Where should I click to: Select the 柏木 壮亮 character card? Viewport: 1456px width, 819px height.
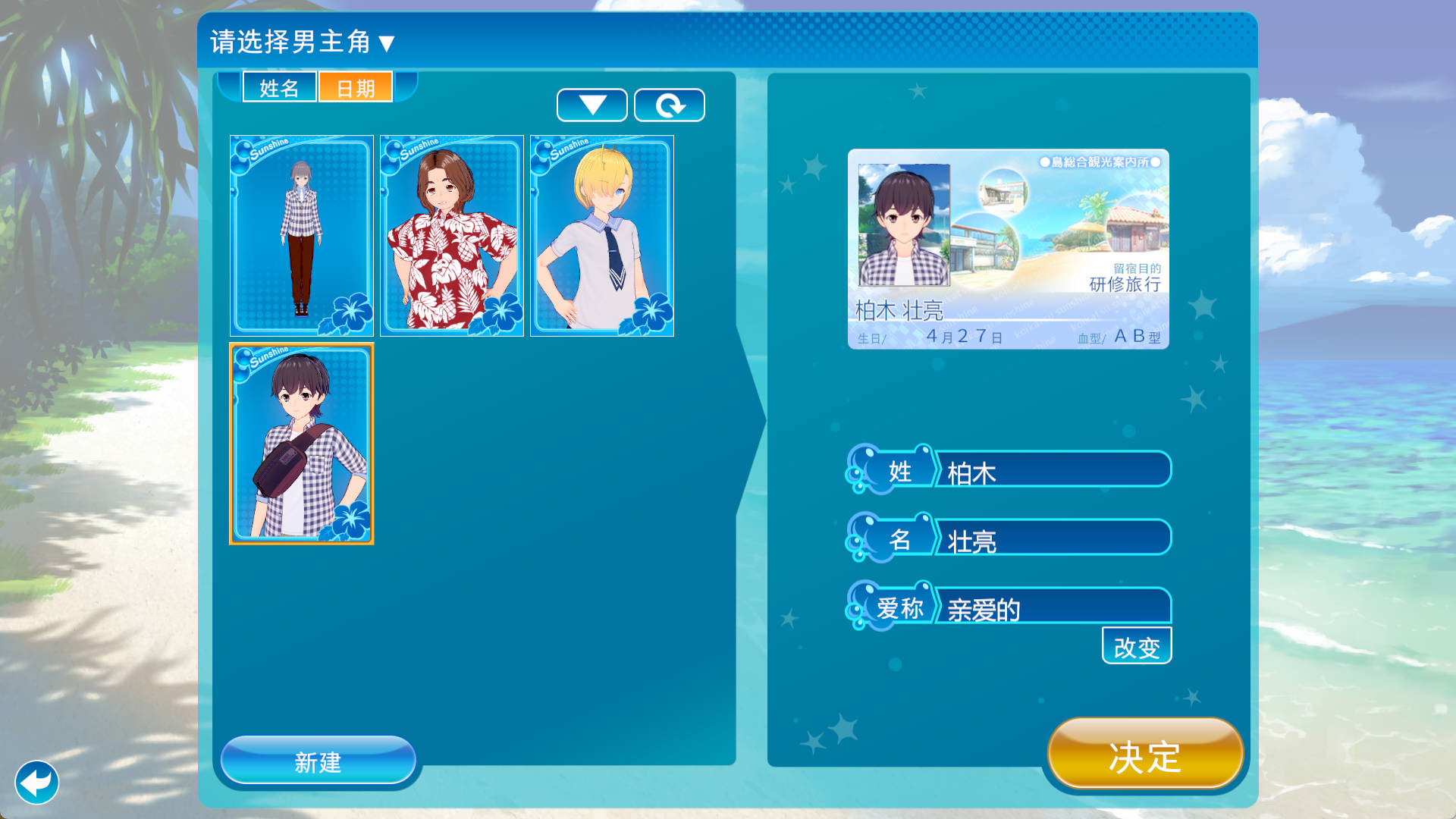coord(302,444)
